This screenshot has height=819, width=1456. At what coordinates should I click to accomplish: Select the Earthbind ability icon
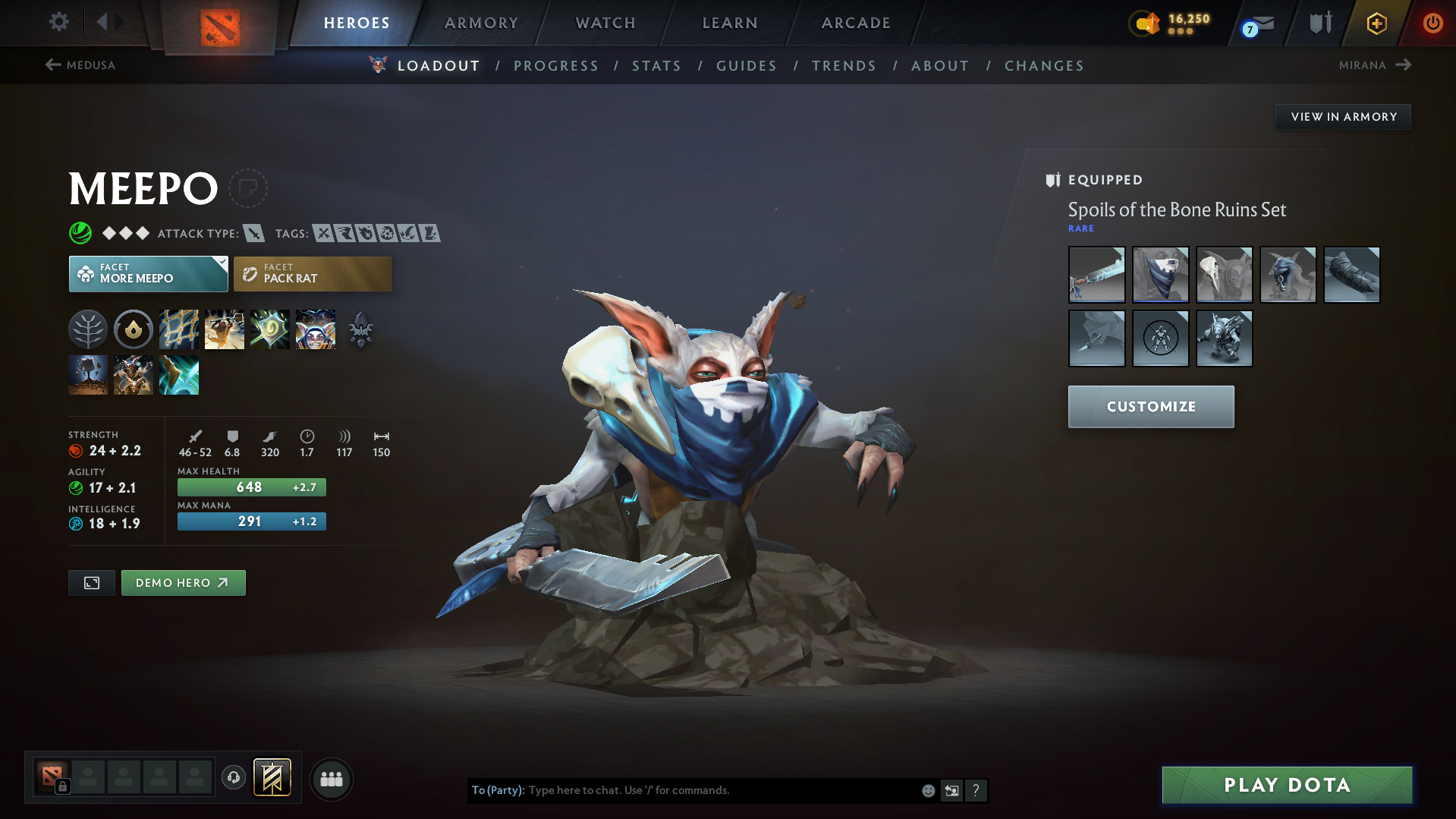pos(179,329)
